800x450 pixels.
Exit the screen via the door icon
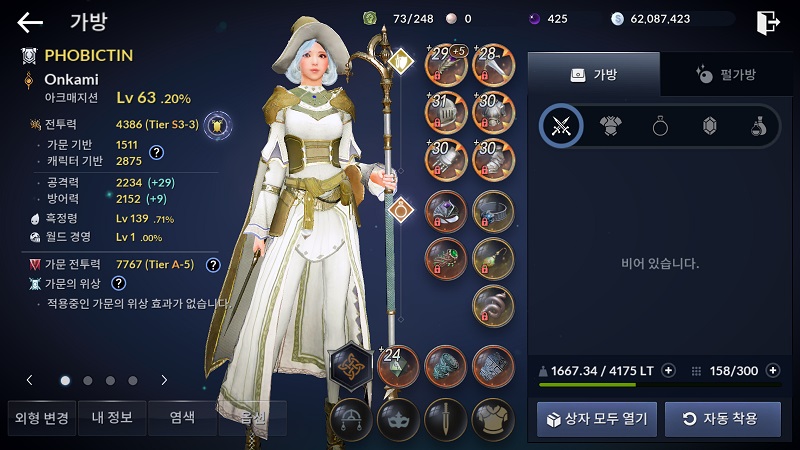click(768, 22)
